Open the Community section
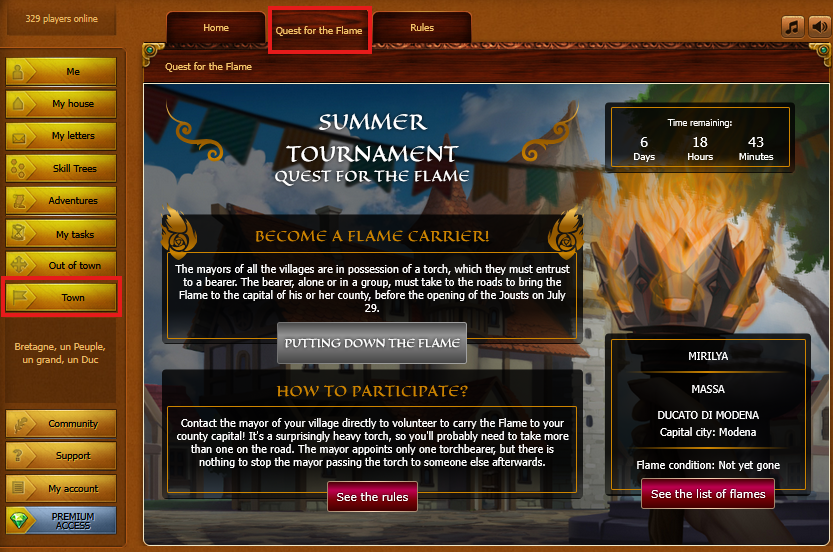 click(x=62, y=424)
